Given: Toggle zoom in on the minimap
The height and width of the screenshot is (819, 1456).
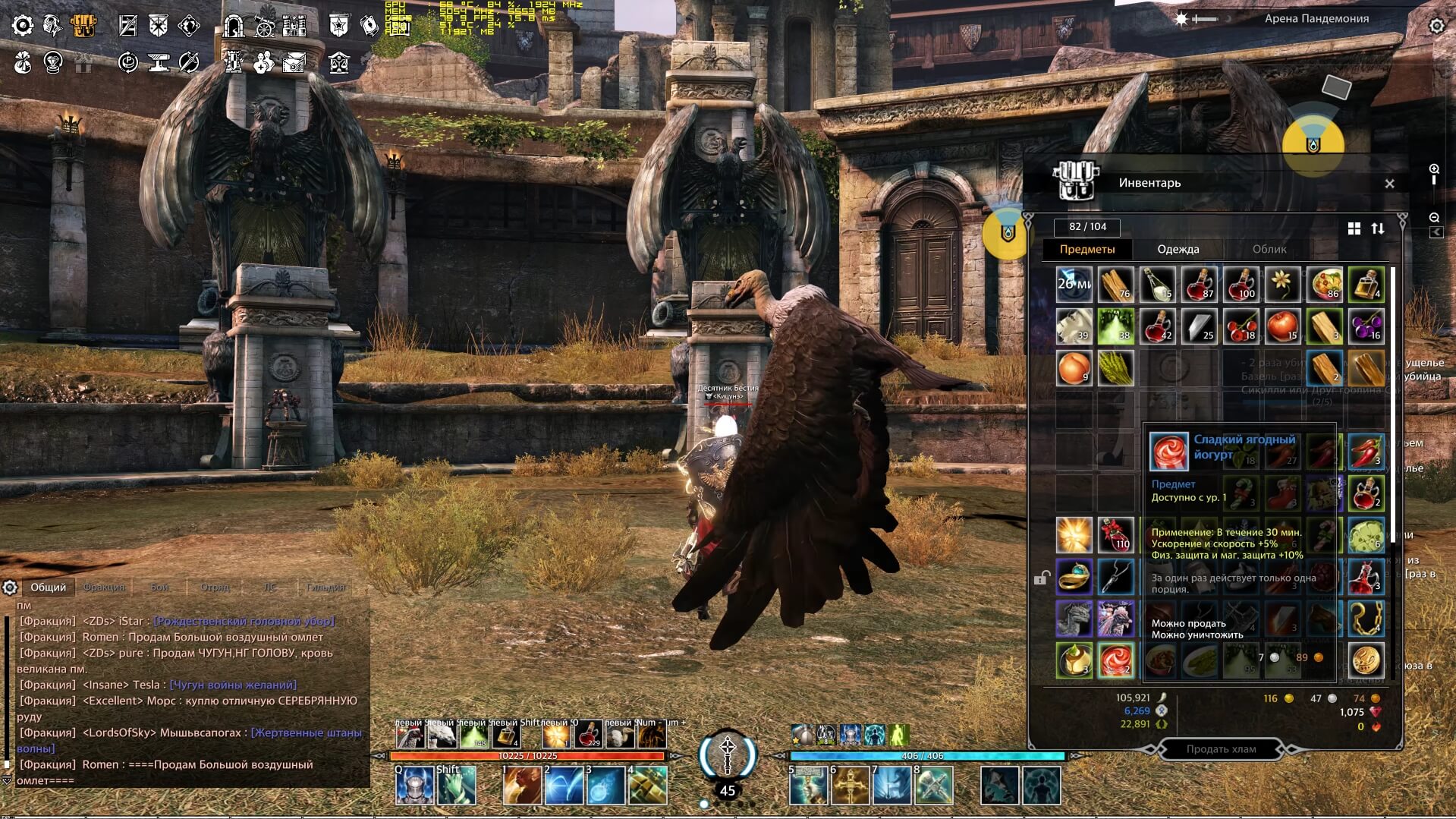Looking at the screenshot, I should coord(1436,169).
